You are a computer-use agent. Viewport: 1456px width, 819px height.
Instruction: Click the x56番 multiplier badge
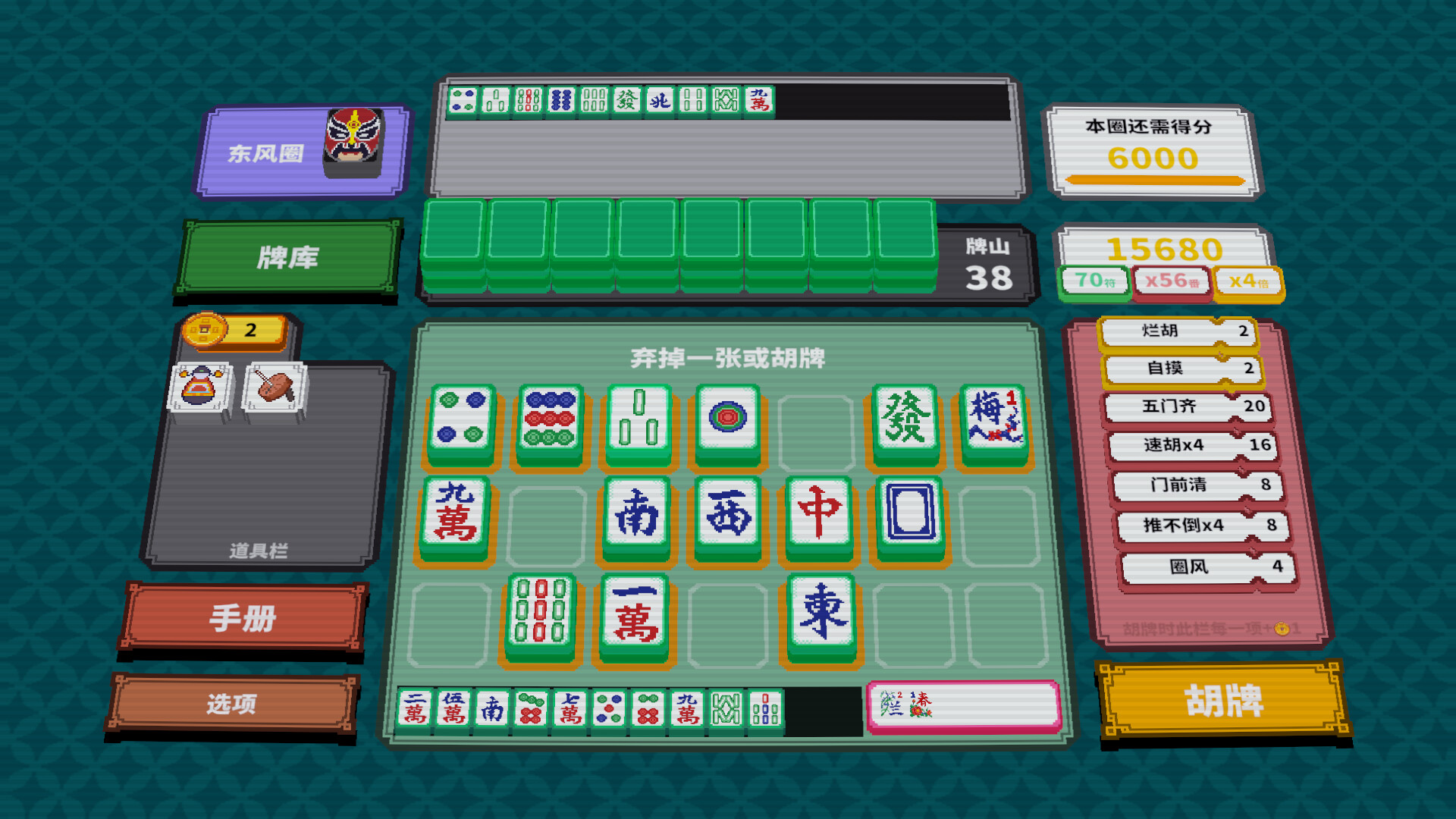pyautogui.click(x=1171, y=279)
